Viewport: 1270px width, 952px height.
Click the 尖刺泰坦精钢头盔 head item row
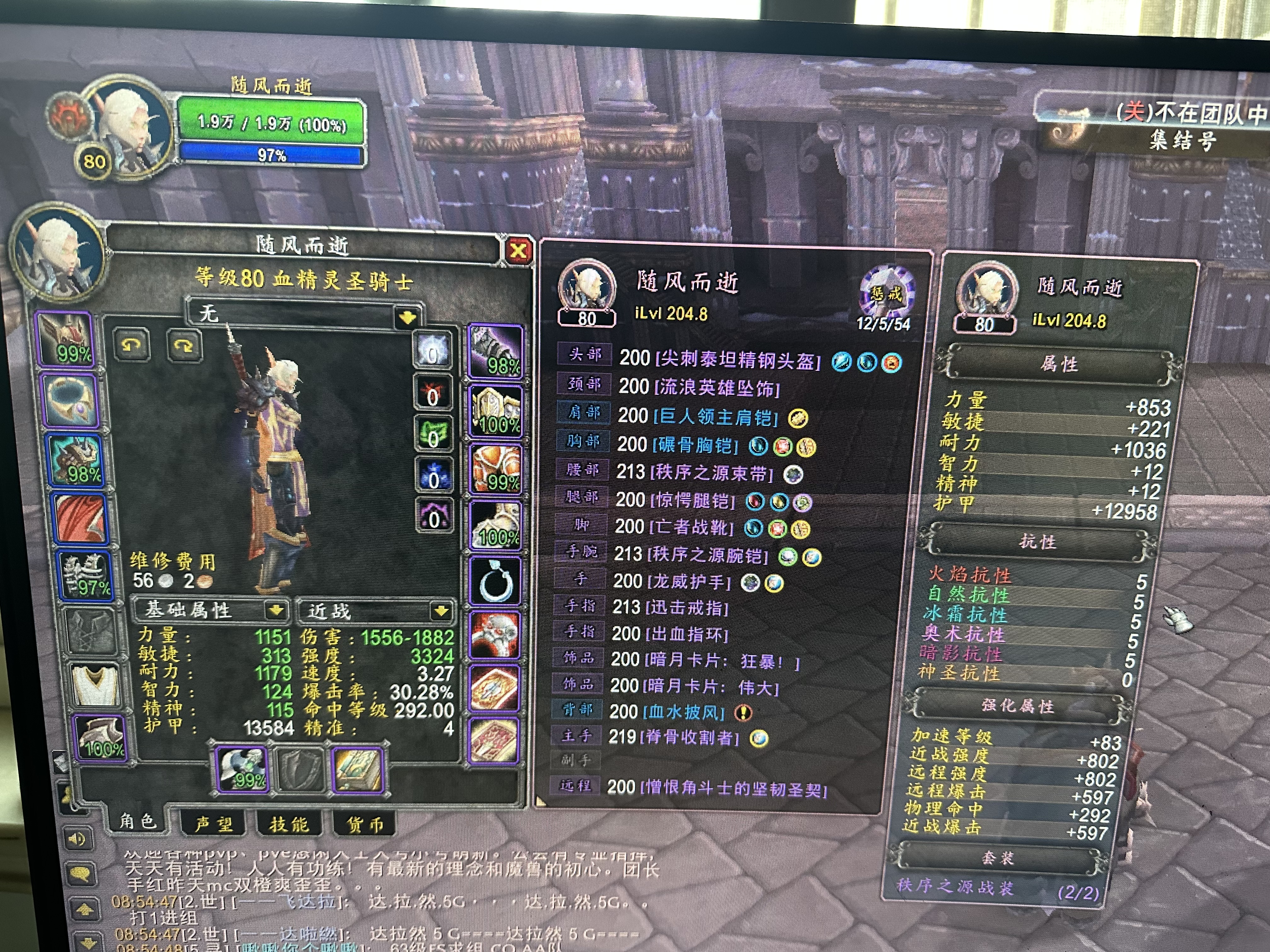coord(720,360)
